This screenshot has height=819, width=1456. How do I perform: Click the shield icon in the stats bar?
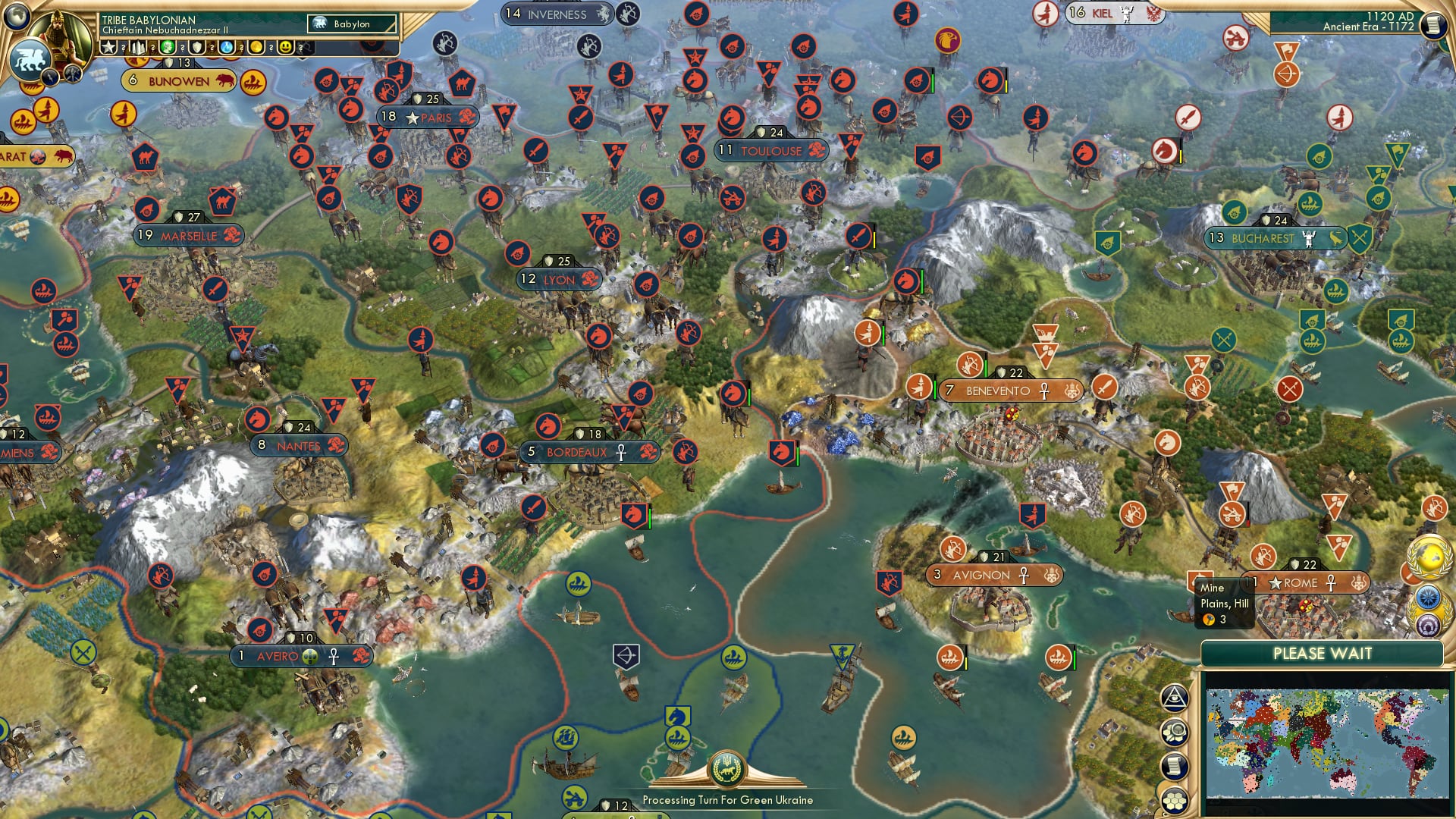coord(197,47)
